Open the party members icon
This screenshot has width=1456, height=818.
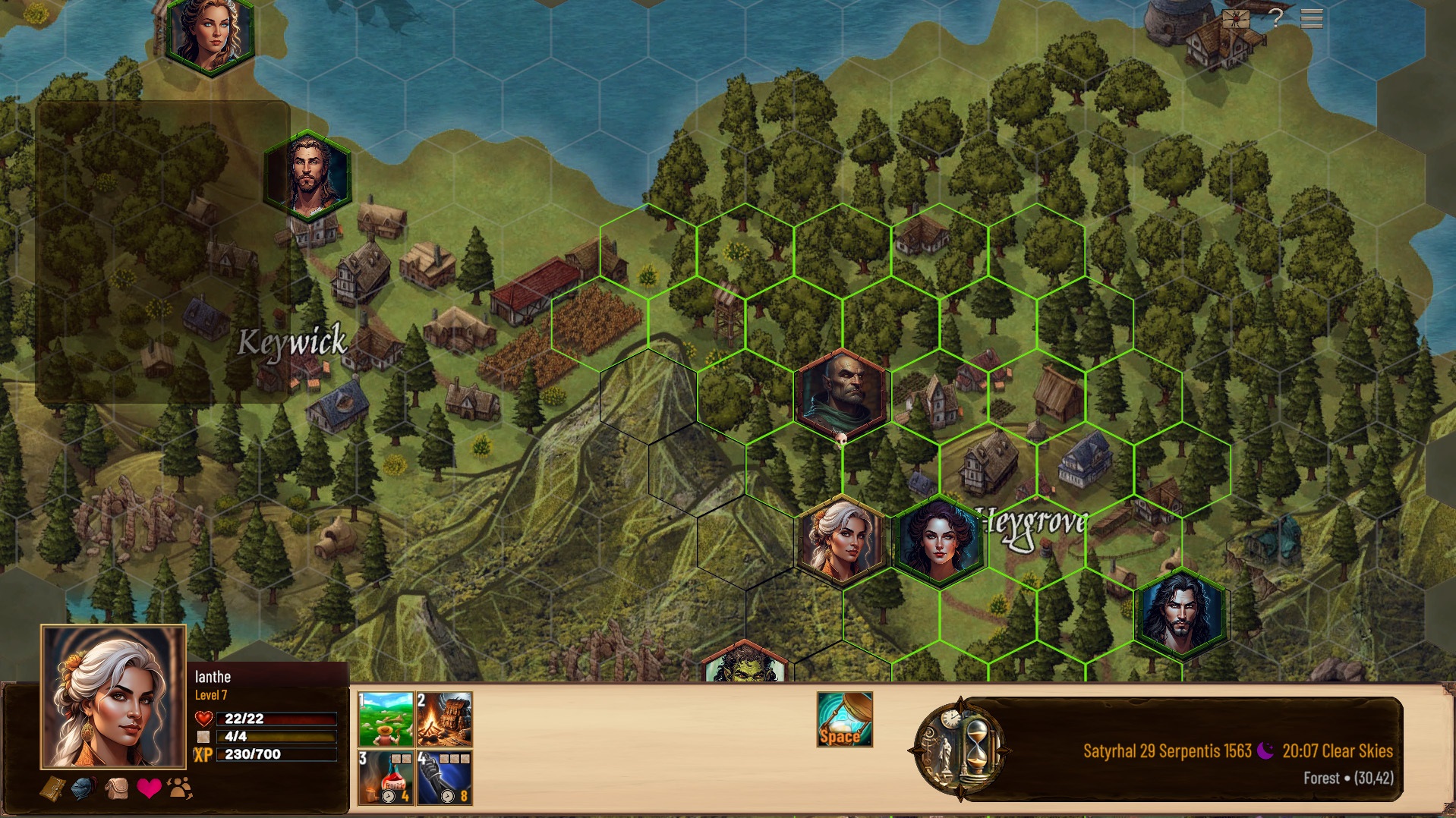click(181, 789)
